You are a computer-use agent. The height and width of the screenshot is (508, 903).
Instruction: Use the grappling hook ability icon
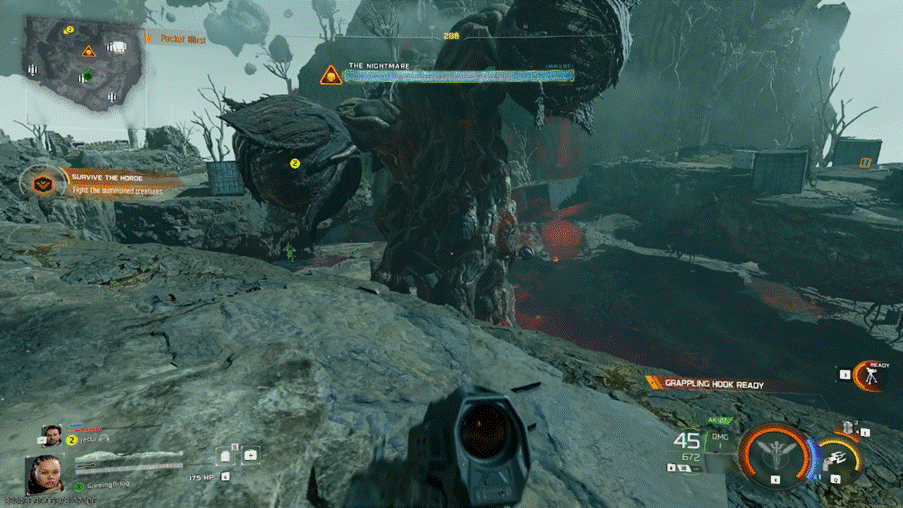(837, 456)
